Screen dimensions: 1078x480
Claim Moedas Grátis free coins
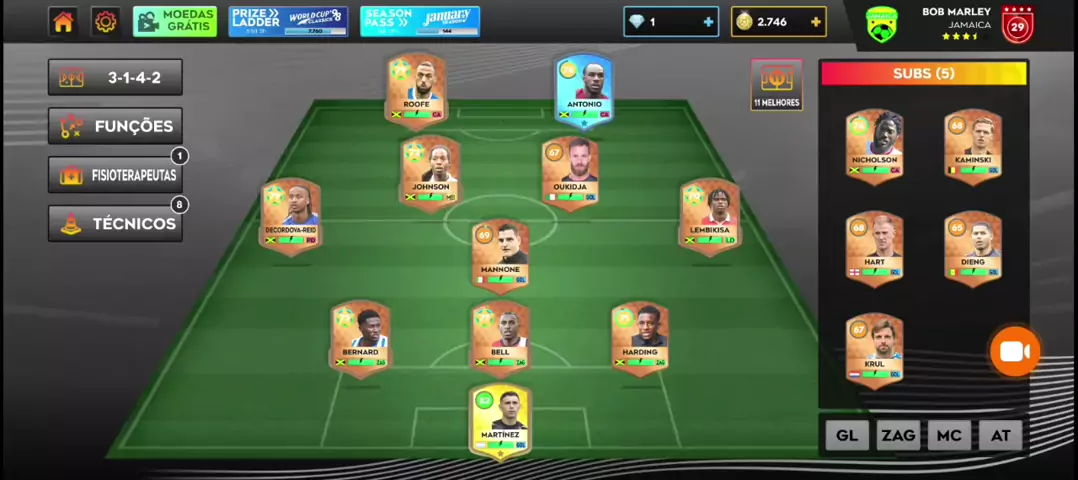[175, 21]
